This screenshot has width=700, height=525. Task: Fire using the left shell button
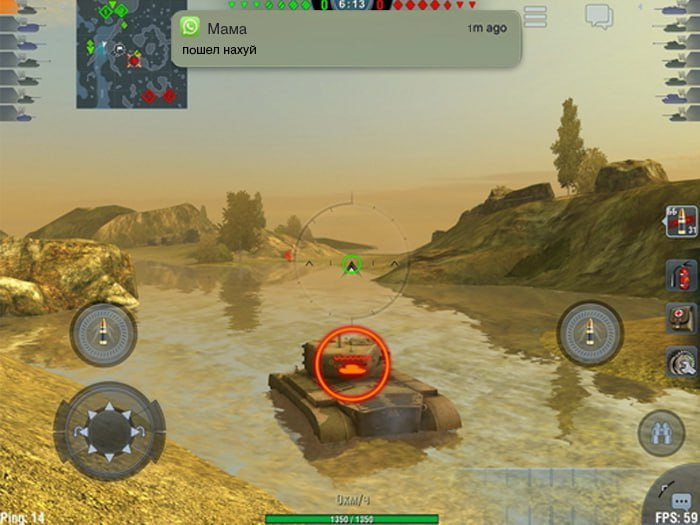[x=103, y=334]
